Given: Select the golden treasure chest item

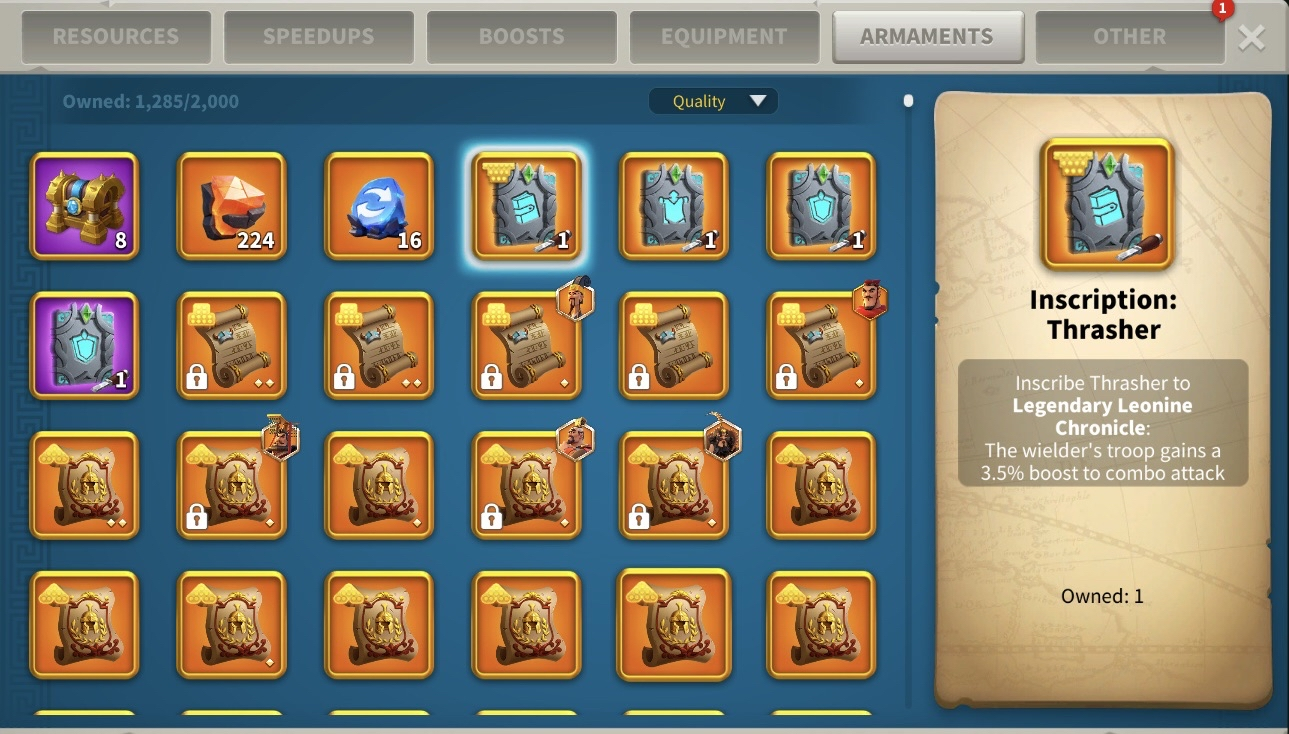Looking at the screenshot, I should click(84, 206).
